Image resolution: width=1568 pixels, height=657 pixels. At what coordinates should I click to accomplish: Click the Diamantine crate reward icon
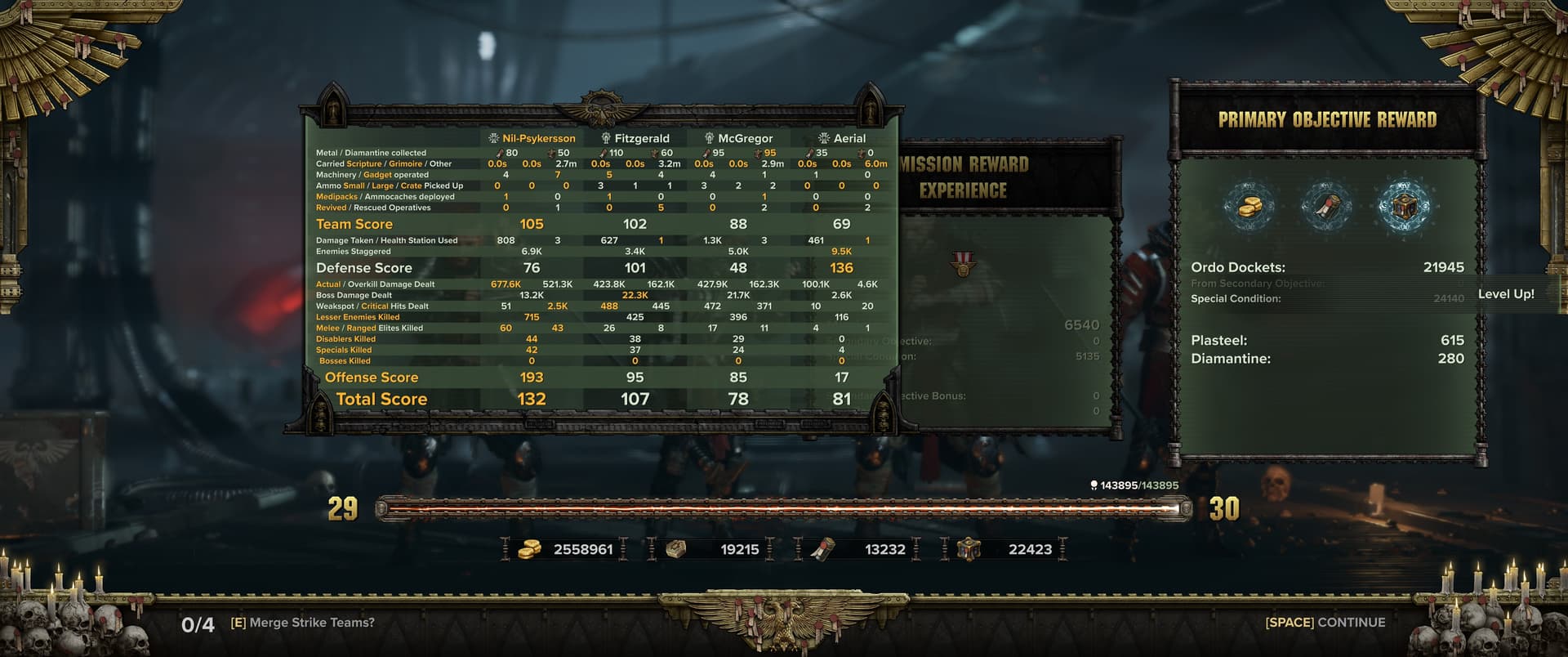click(1403, 206)
